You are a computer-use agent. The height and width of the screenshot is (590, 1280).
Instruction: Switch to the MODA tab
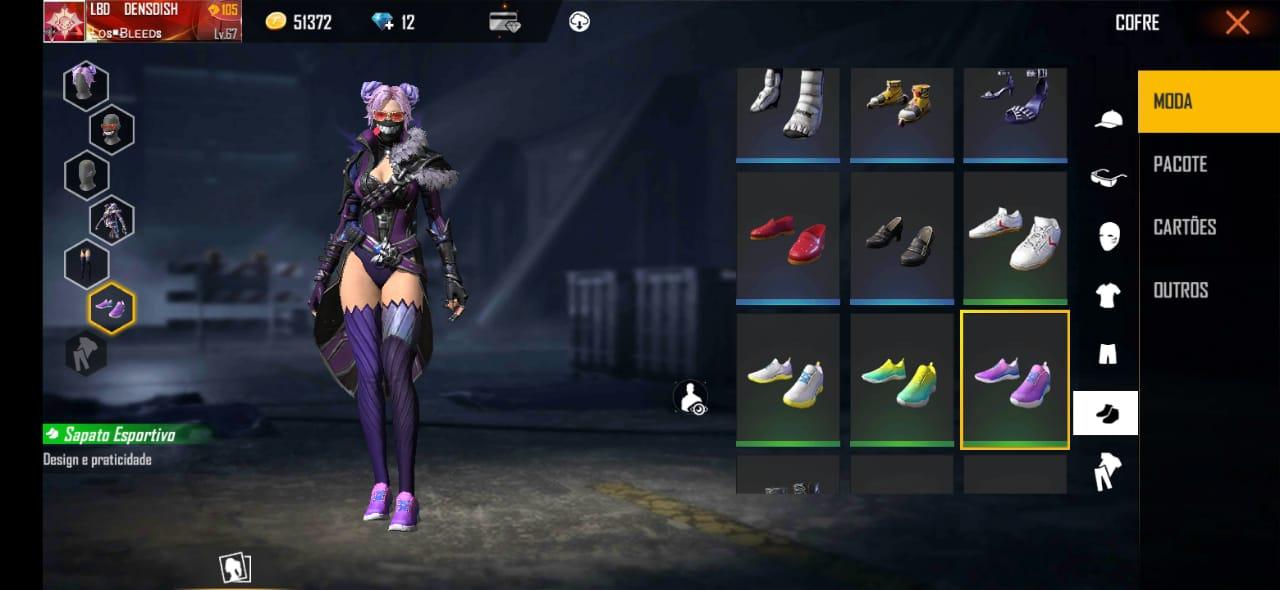click(1208, 101)
